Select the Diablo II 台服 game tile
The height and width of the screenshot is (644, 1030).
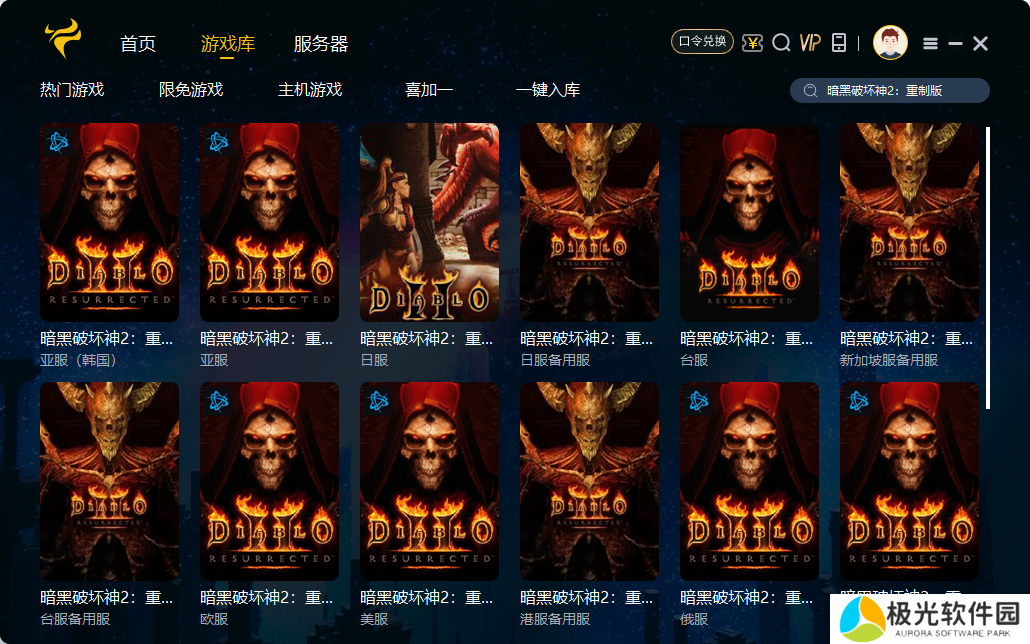tap(749, 222)
